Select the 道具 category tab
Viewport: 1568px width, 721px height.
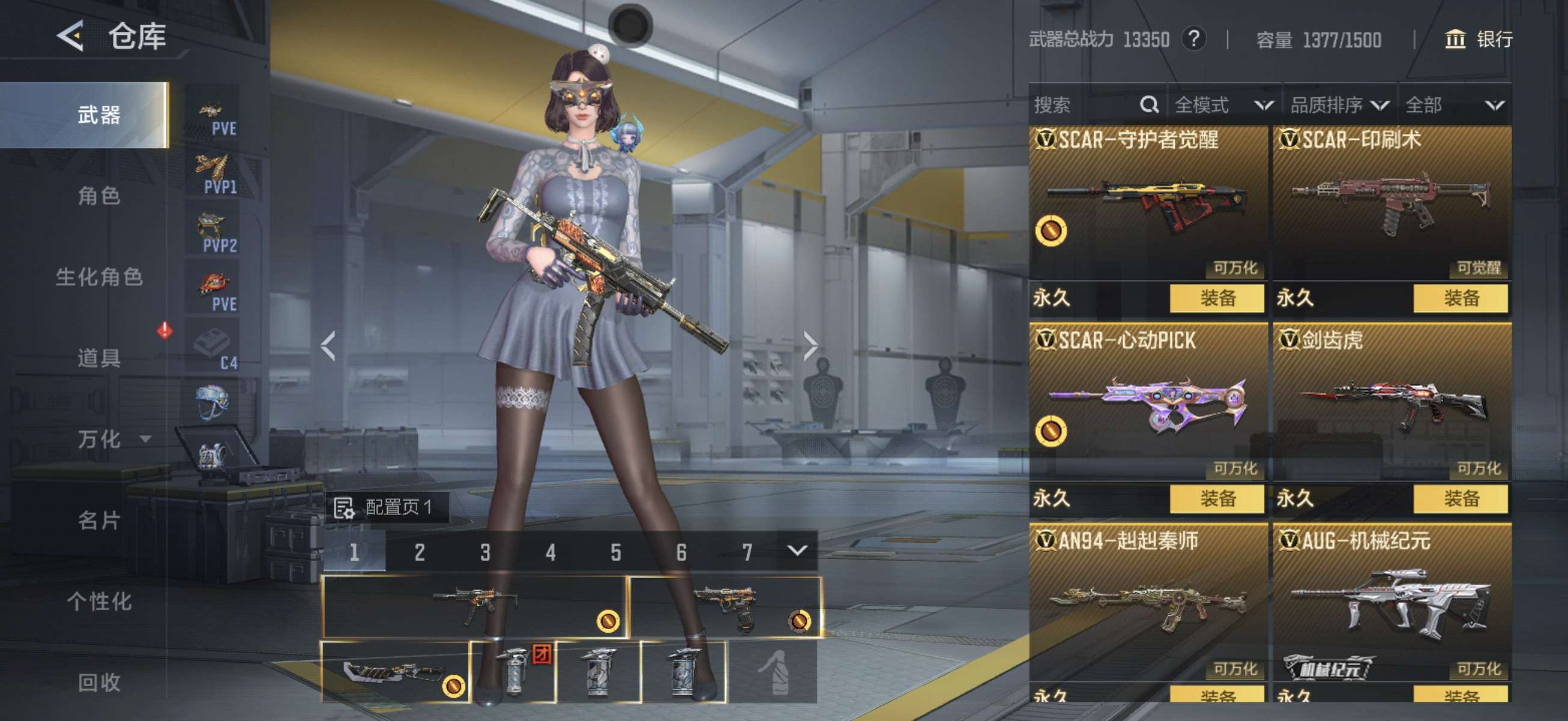coord(99,357)
